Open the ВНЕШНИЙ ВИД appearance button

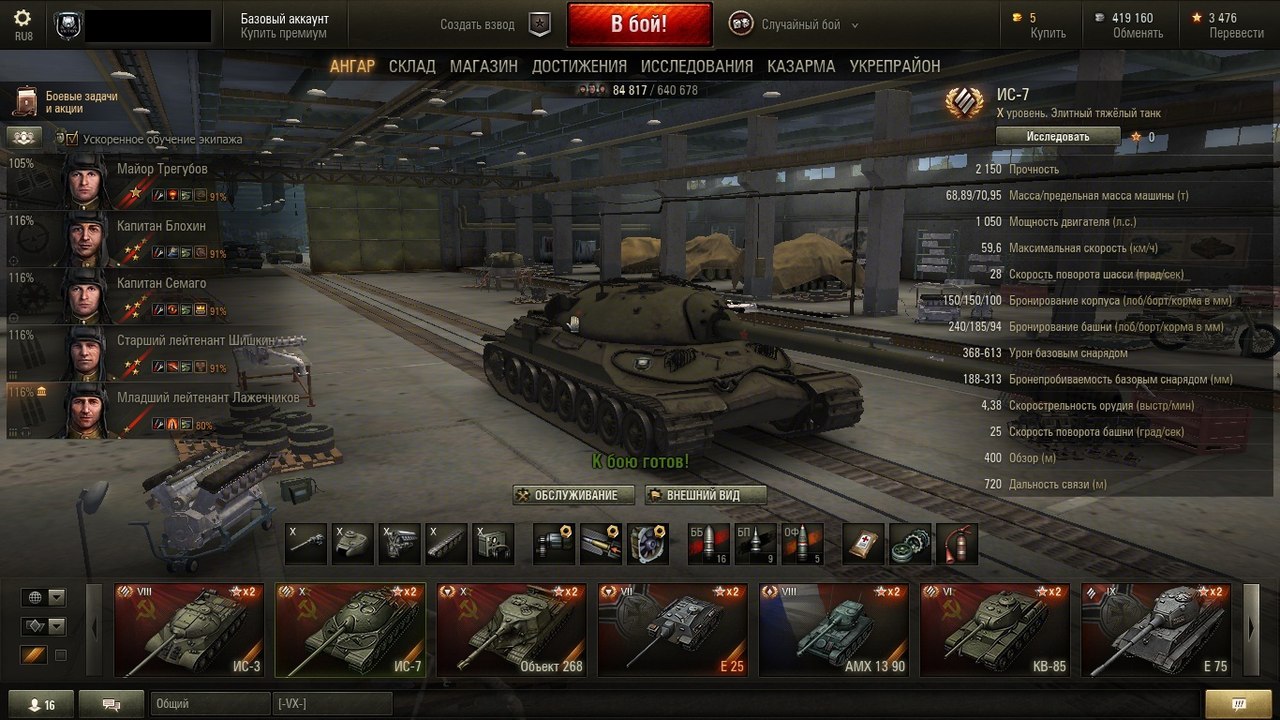pos(706,495)
